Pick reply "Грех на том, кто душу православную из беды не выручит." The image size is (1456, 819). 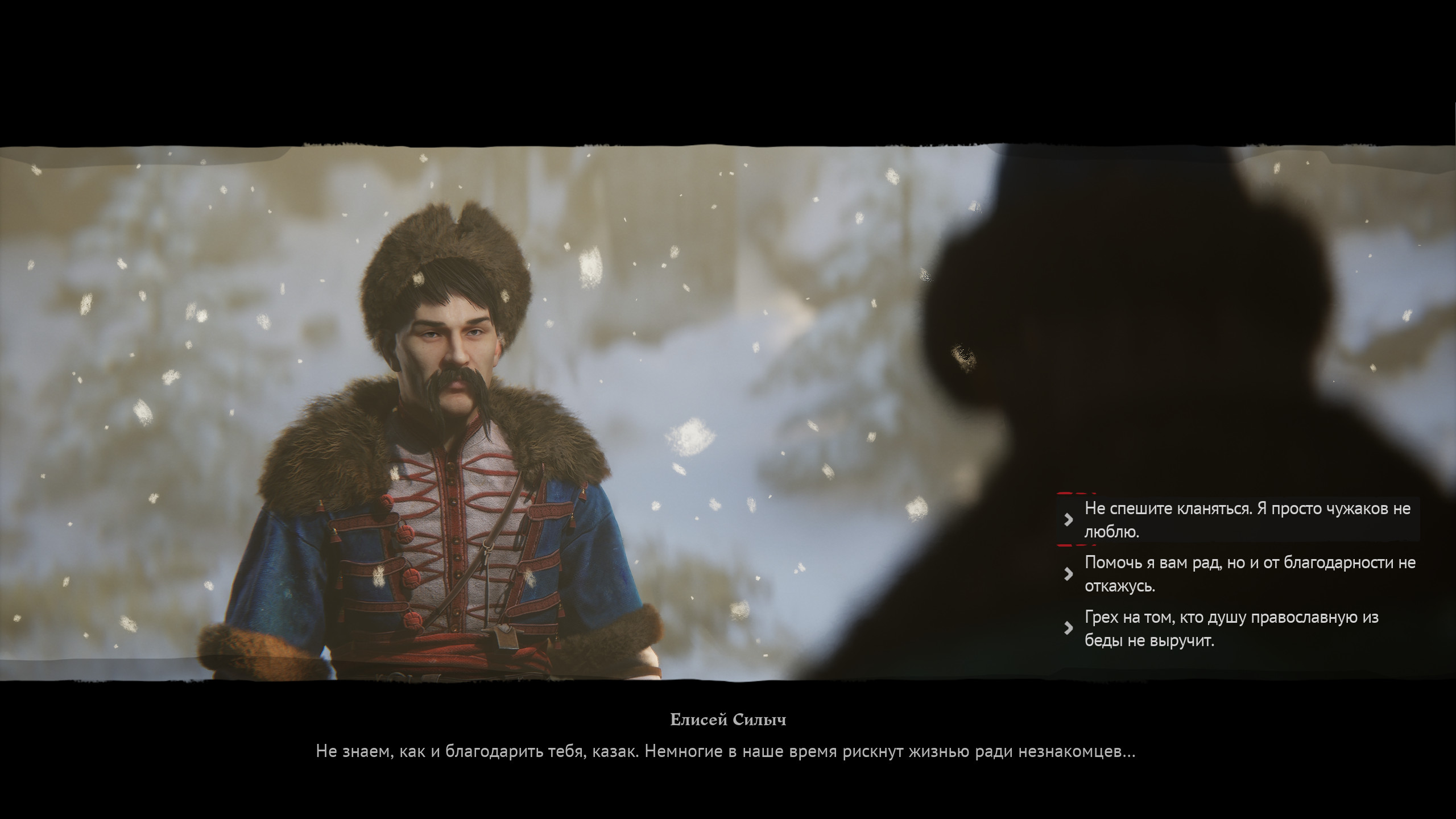coord(1228,628)
